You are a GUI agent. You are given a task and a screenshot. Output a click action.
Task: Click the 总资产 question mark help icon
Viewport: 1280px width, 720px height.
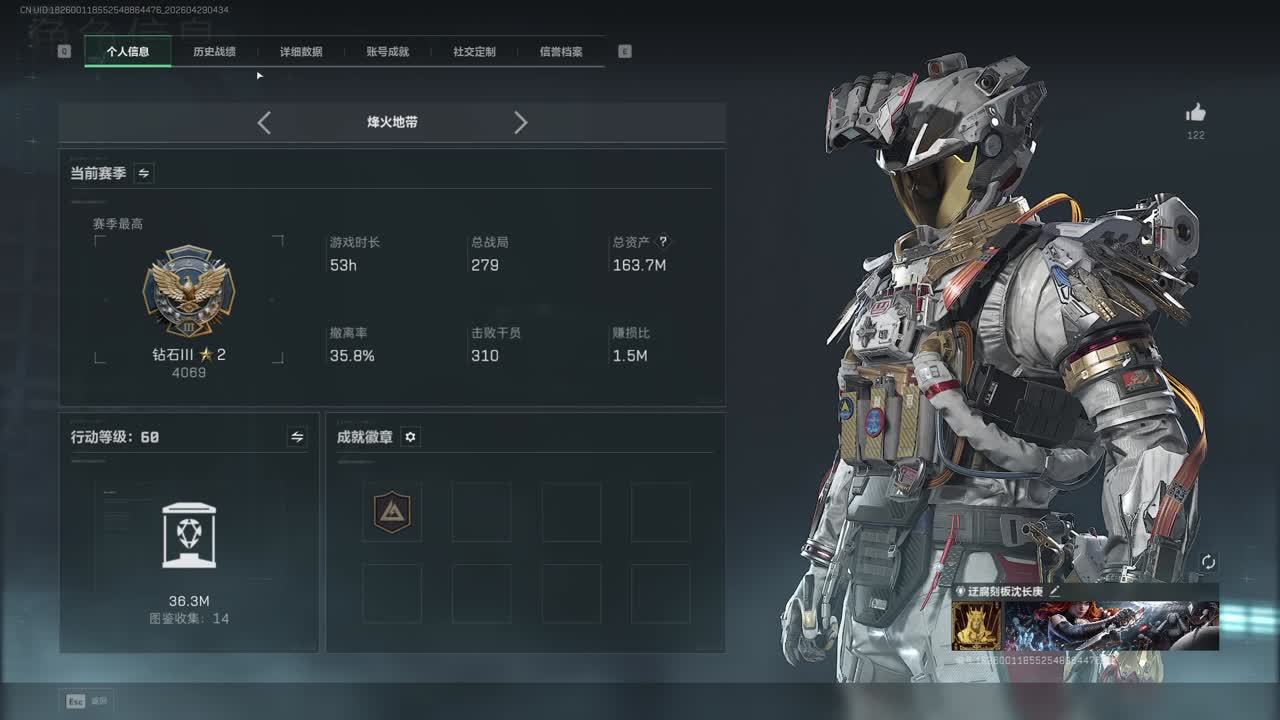click(662, 242)
